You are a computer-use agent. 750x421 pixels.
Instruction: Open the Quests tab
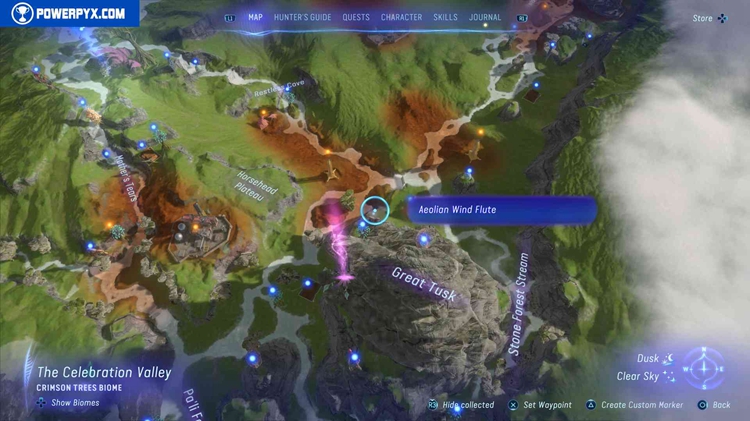pyautogui.click(x=356, y=17)
